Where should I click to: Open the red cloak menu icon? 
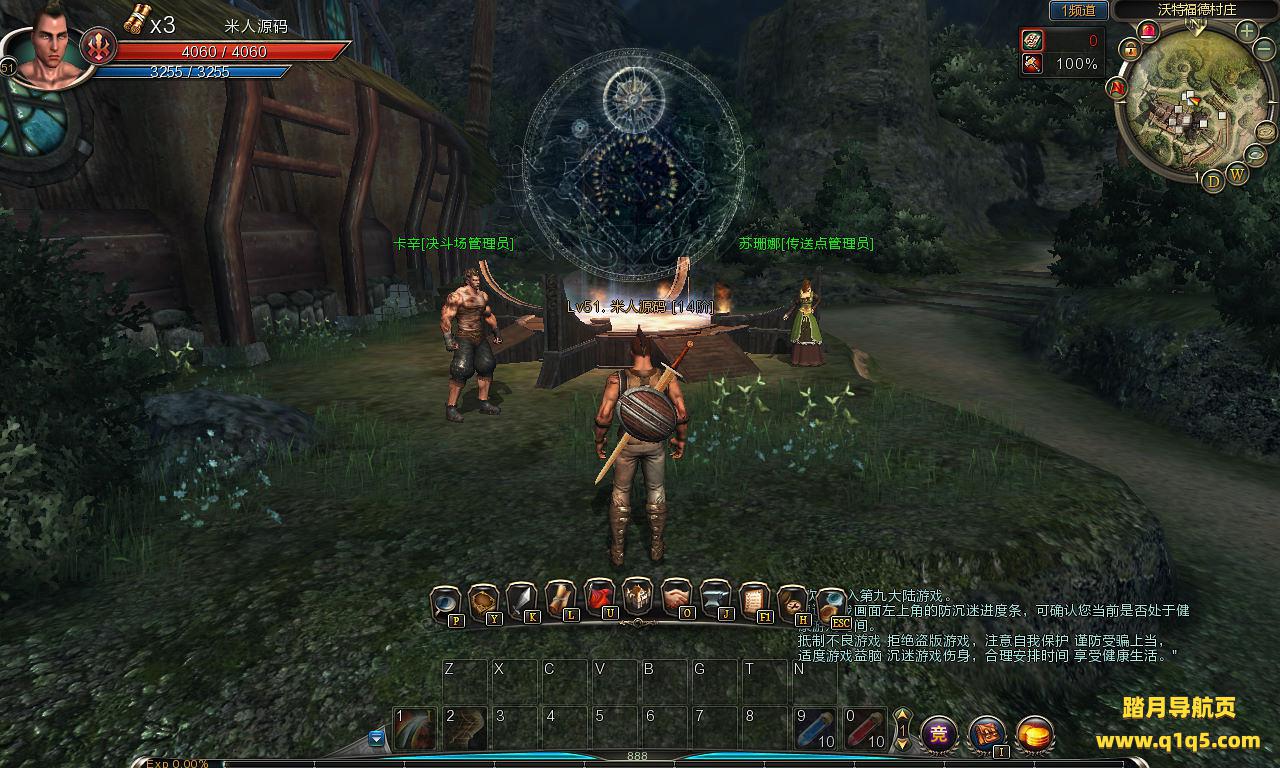pyautogui.click(x=599, y=597)
